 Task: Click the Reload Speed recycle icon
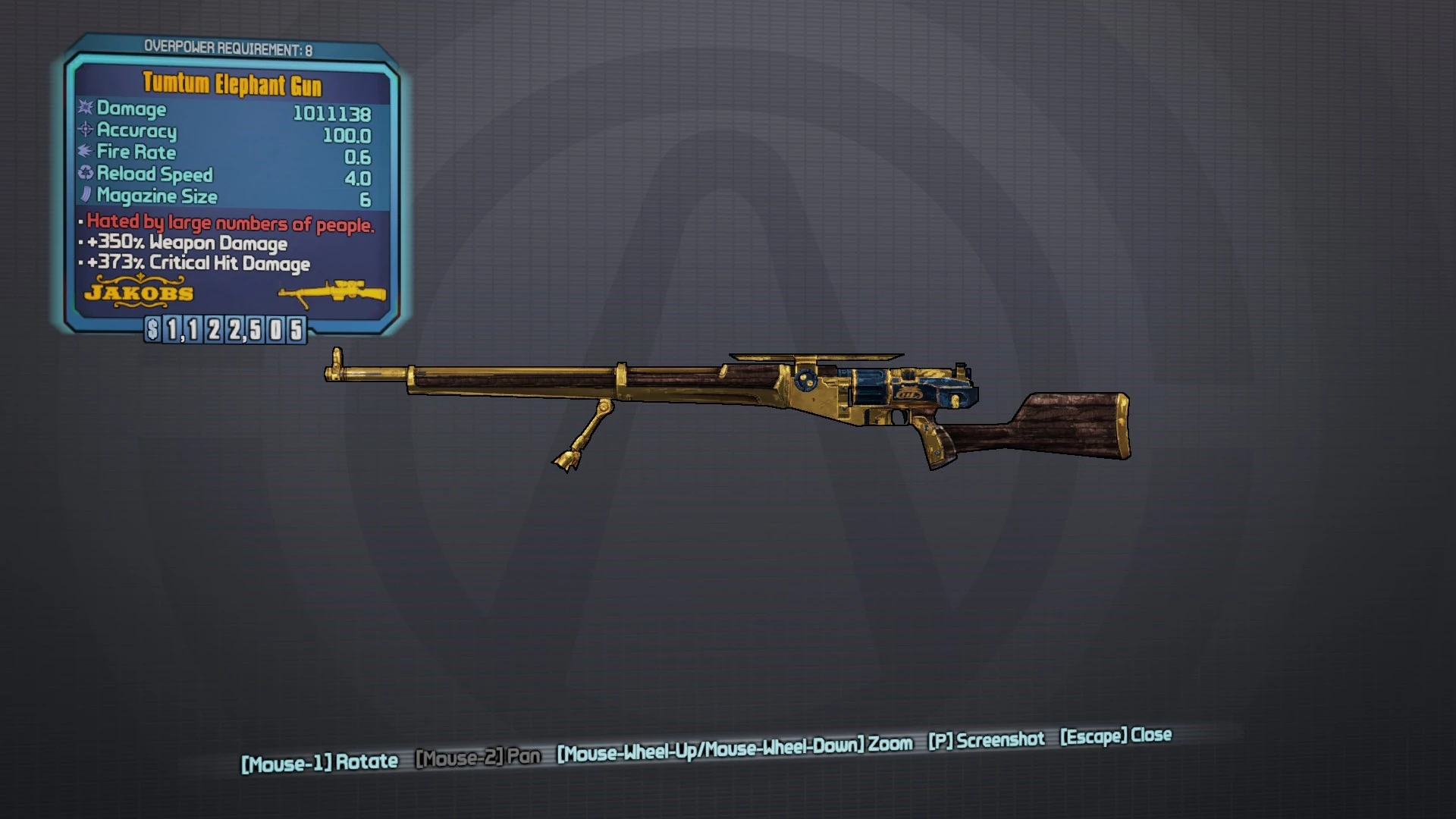(x=83, y=174)
